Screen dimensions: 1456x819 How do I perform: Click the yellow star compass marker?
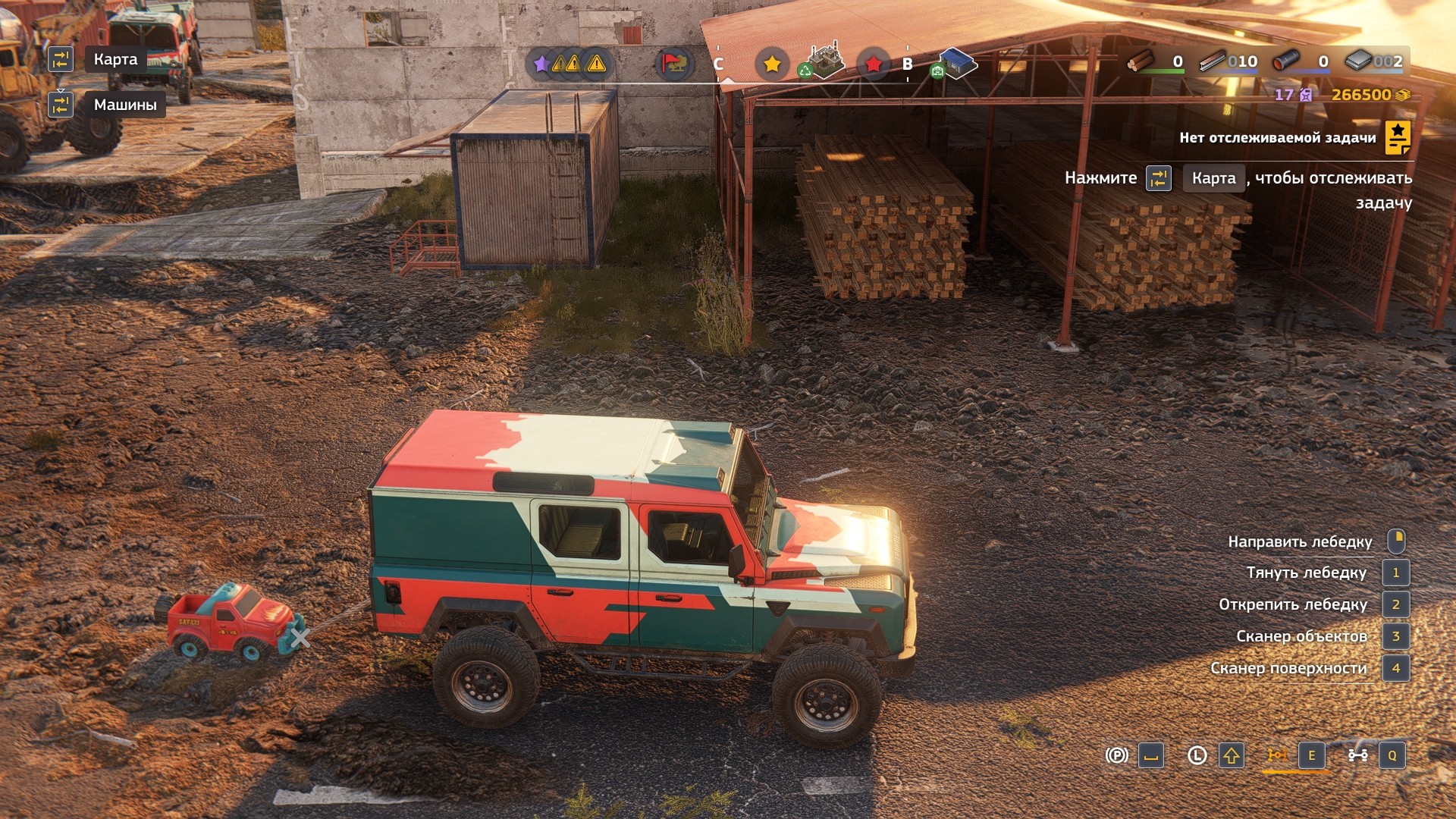coord(772,64)
